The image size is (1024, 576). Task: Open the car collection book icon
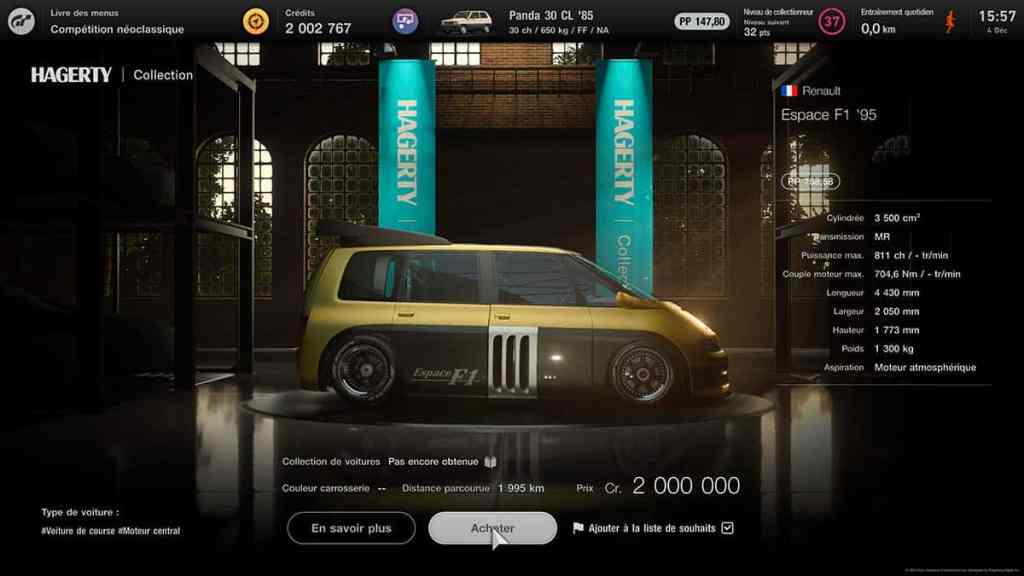(490, 462)
